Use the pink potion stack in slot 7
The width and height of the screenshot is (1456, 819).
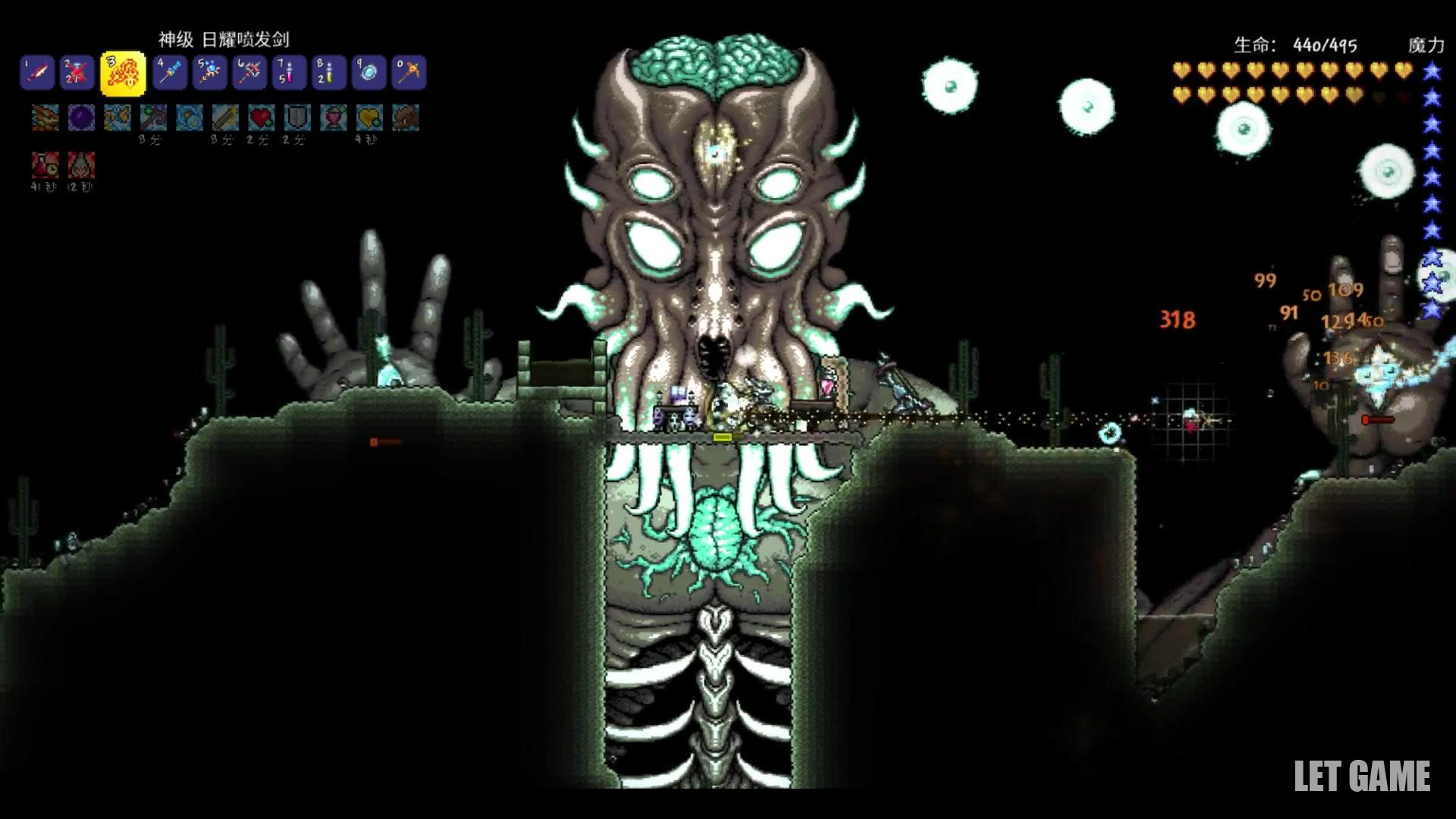(290, 74)
